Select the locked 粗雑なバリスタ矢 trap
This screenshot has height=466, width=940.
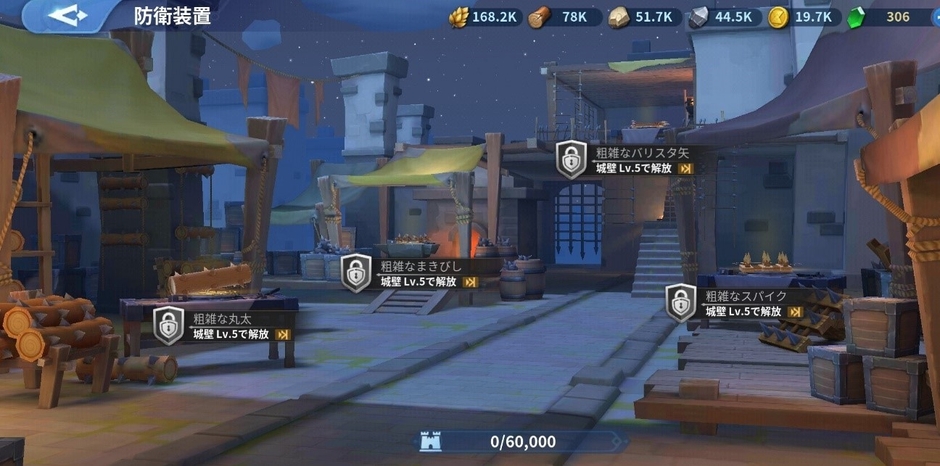pyautogui.click(x=626, y=160)
